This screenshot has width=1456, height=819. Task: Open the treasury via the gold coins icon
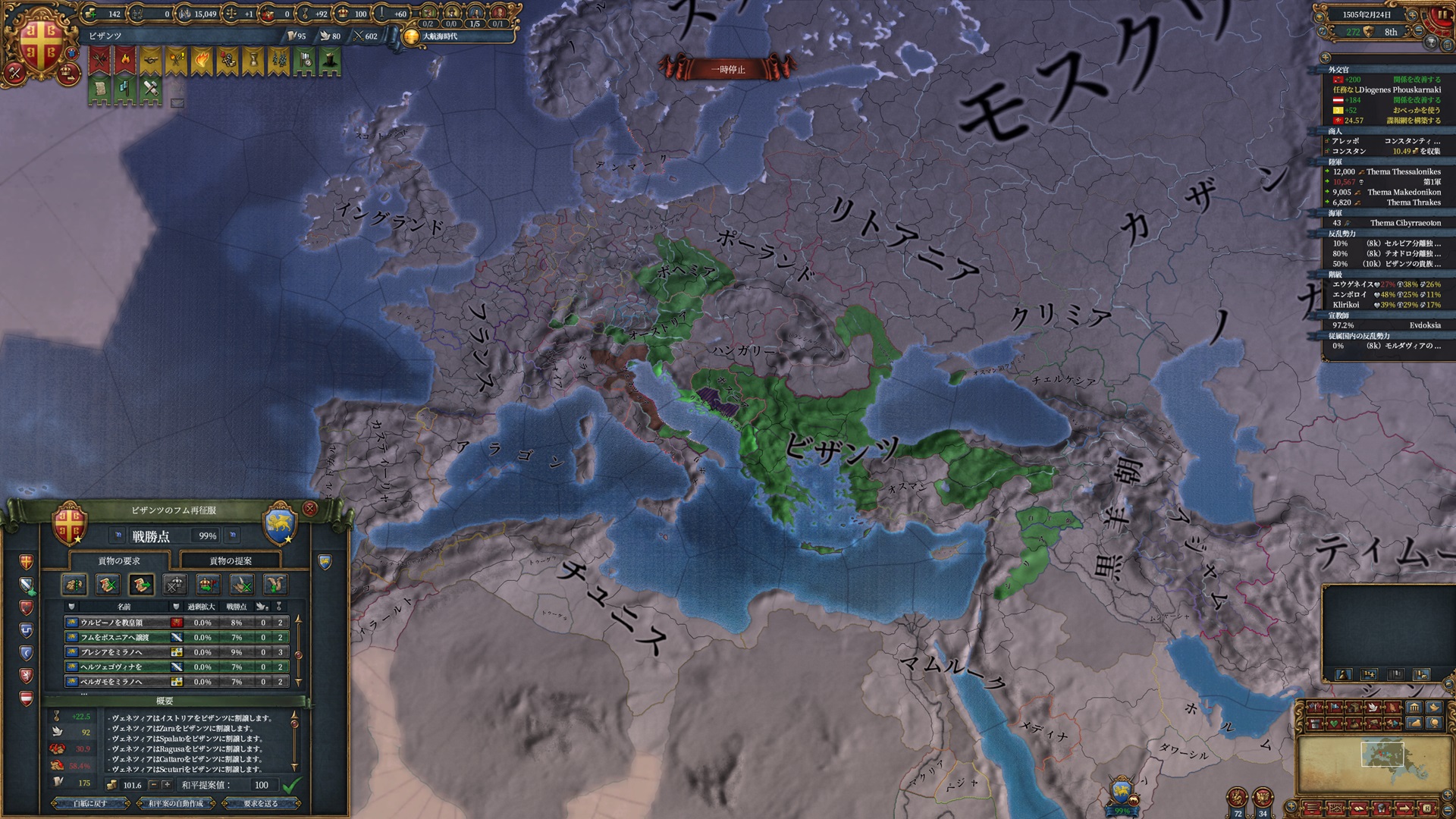[x=89, y=14]
